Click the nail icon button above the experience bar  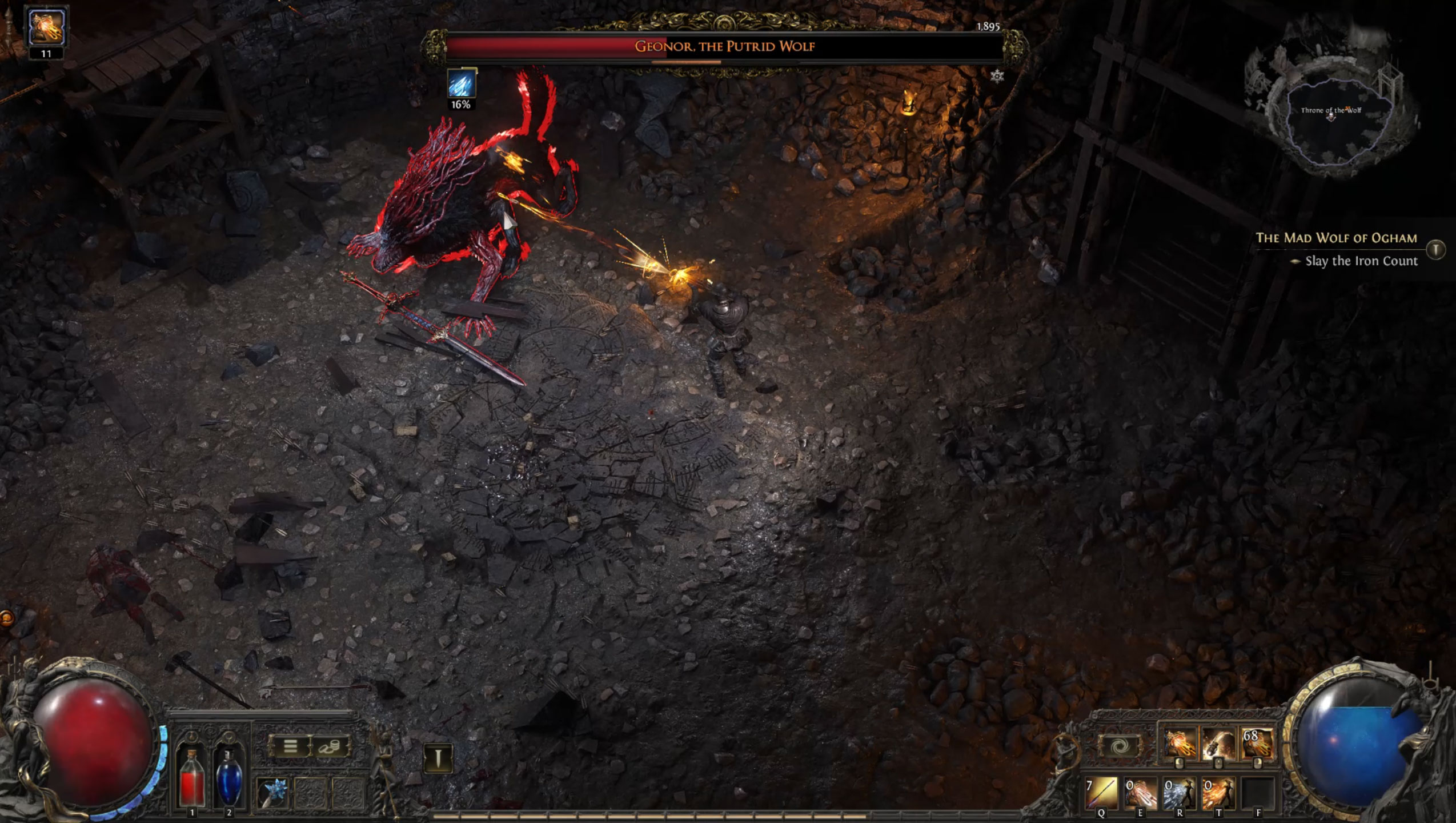438,758
